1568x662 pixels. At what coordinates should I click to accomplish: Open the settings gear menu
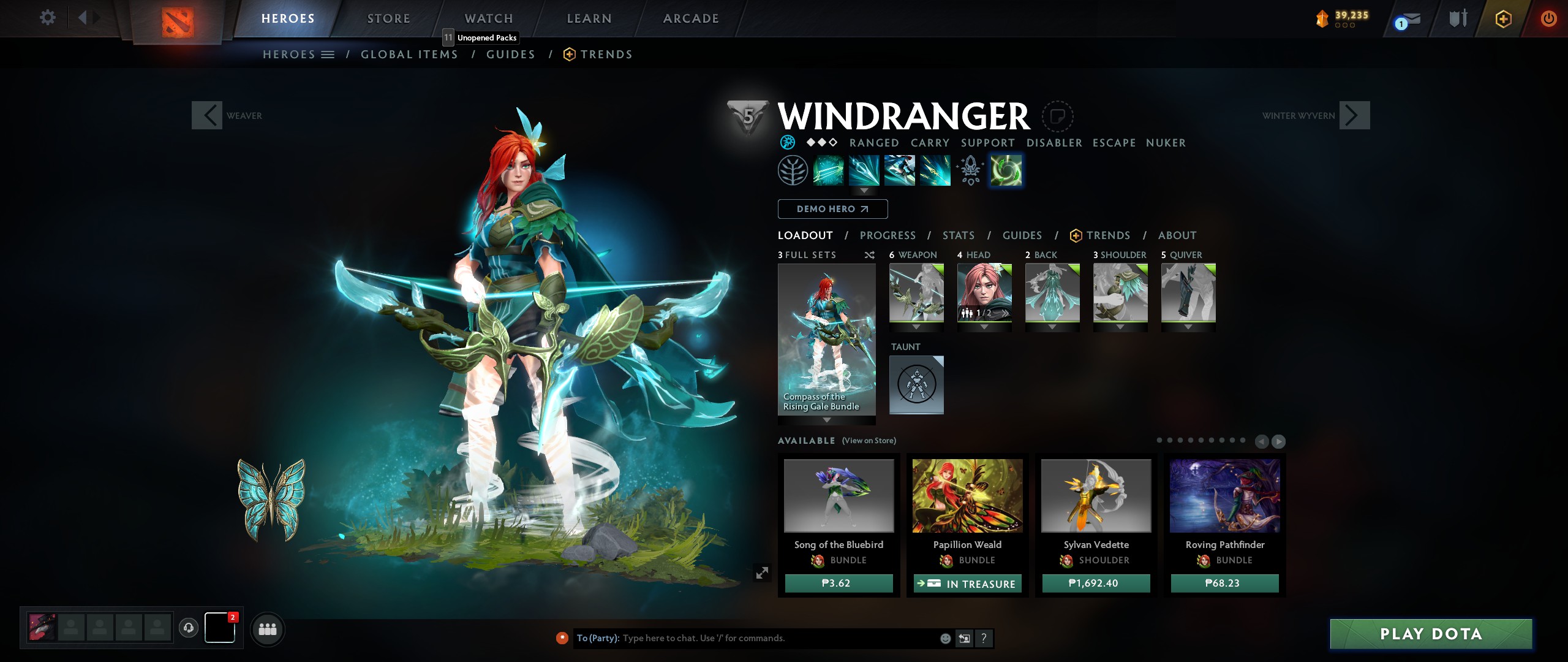(48, 18)
